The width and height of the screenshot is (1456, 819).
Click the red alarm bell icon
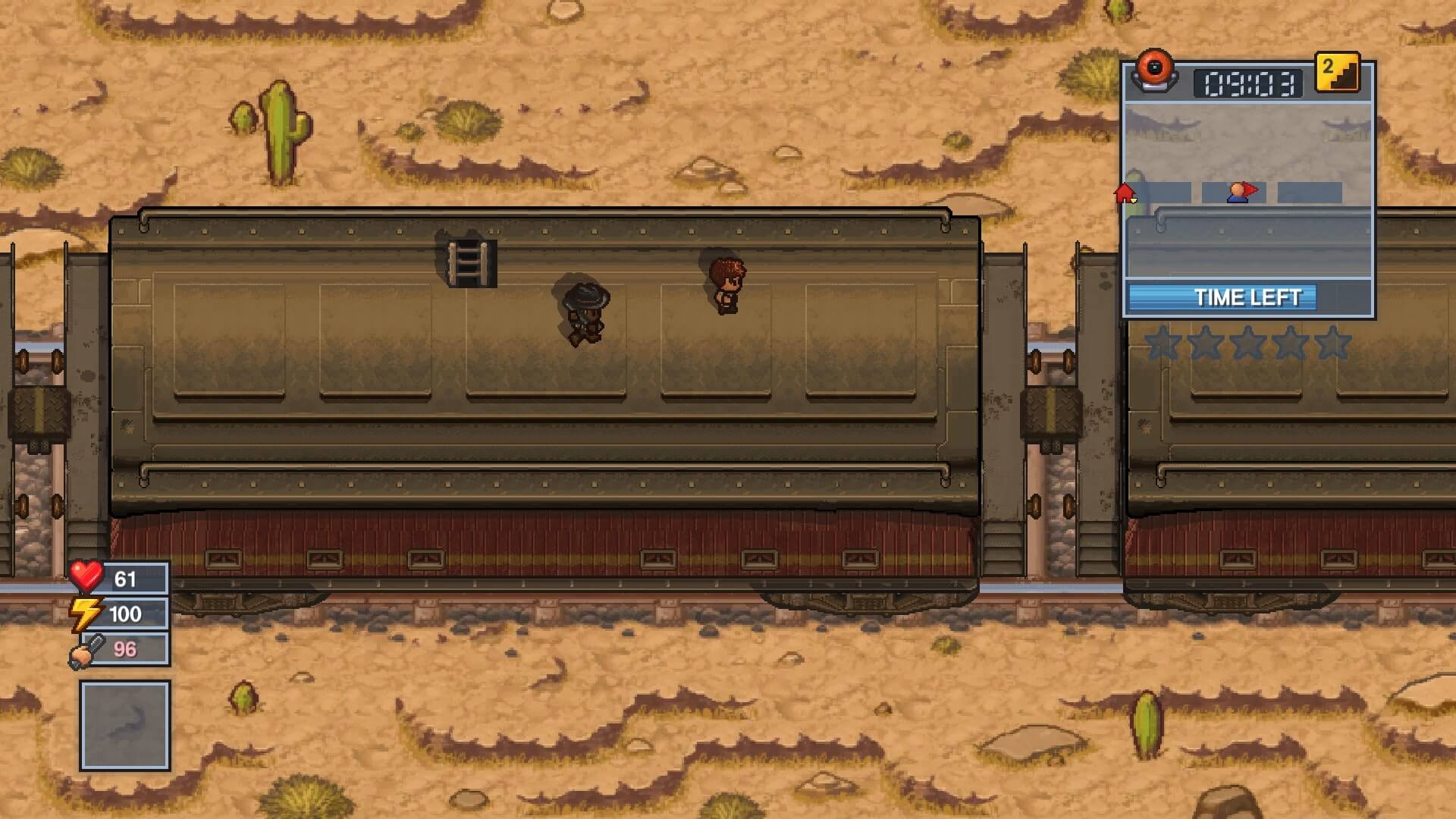point(1154,71)
